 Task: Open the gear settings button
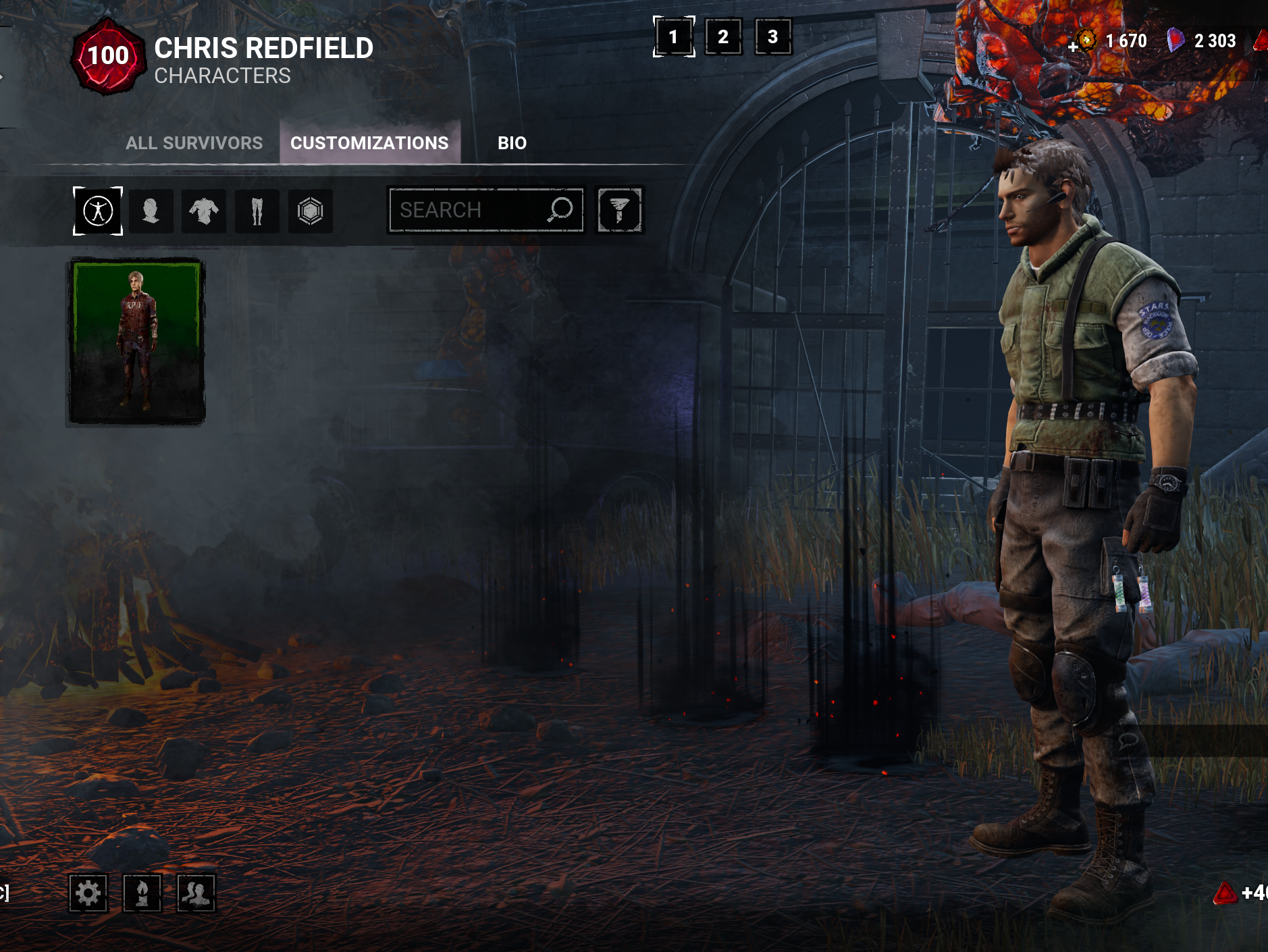click(x=88, y=893)
